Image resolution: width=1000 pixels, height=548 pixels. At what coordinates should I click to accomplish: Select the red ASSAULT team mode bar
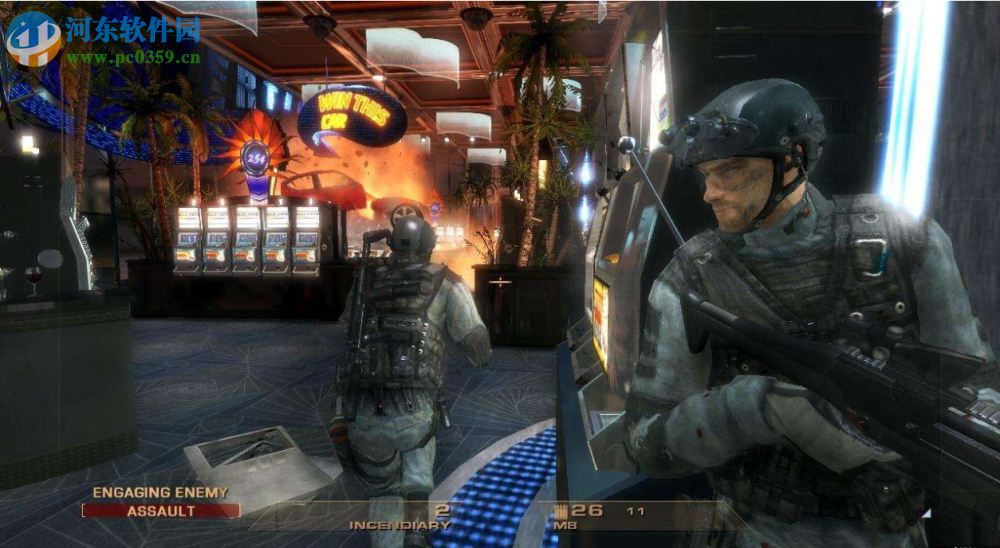161,511
